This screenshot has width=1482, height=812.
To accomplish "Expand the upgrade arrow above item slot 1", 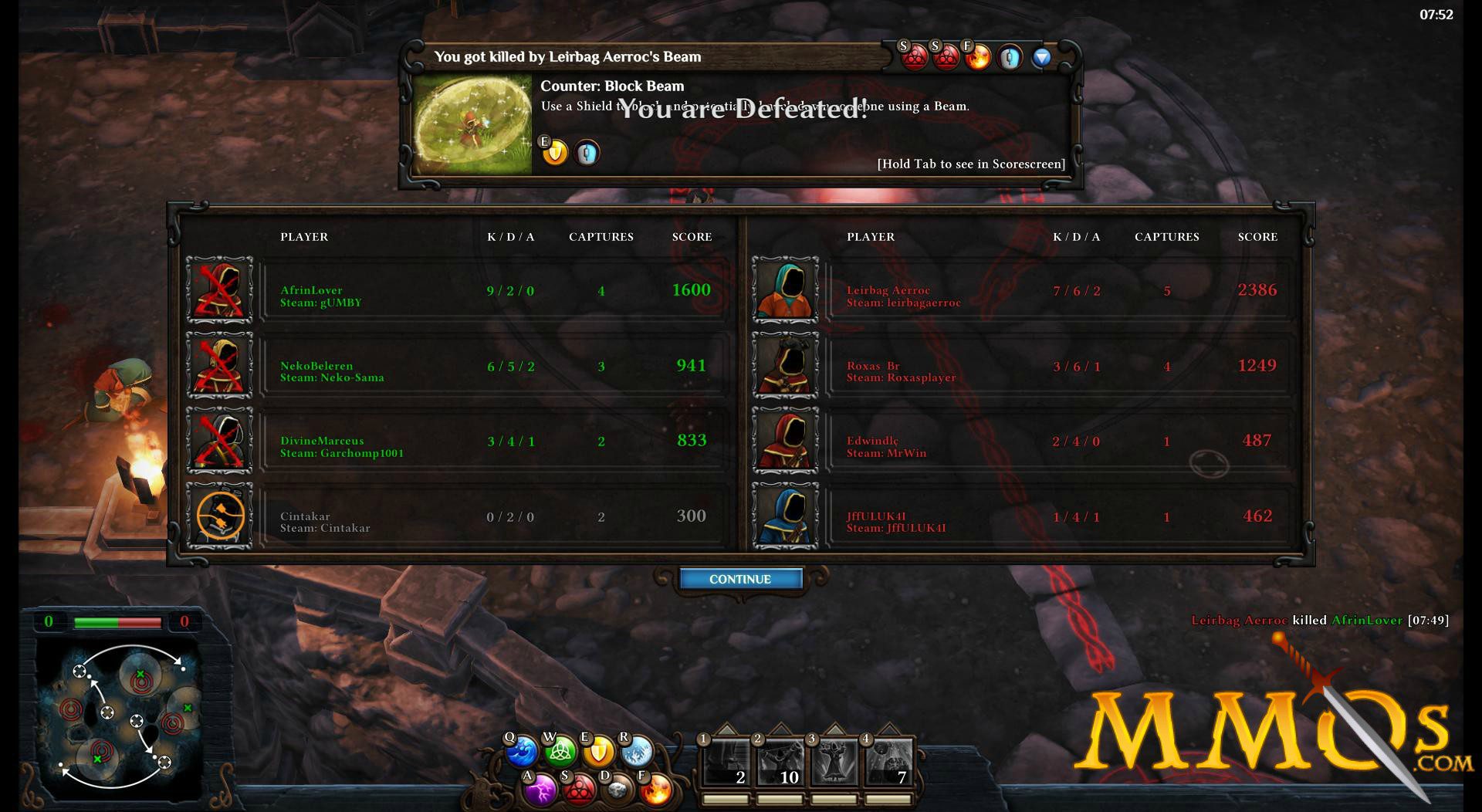I will click(726, 729).
